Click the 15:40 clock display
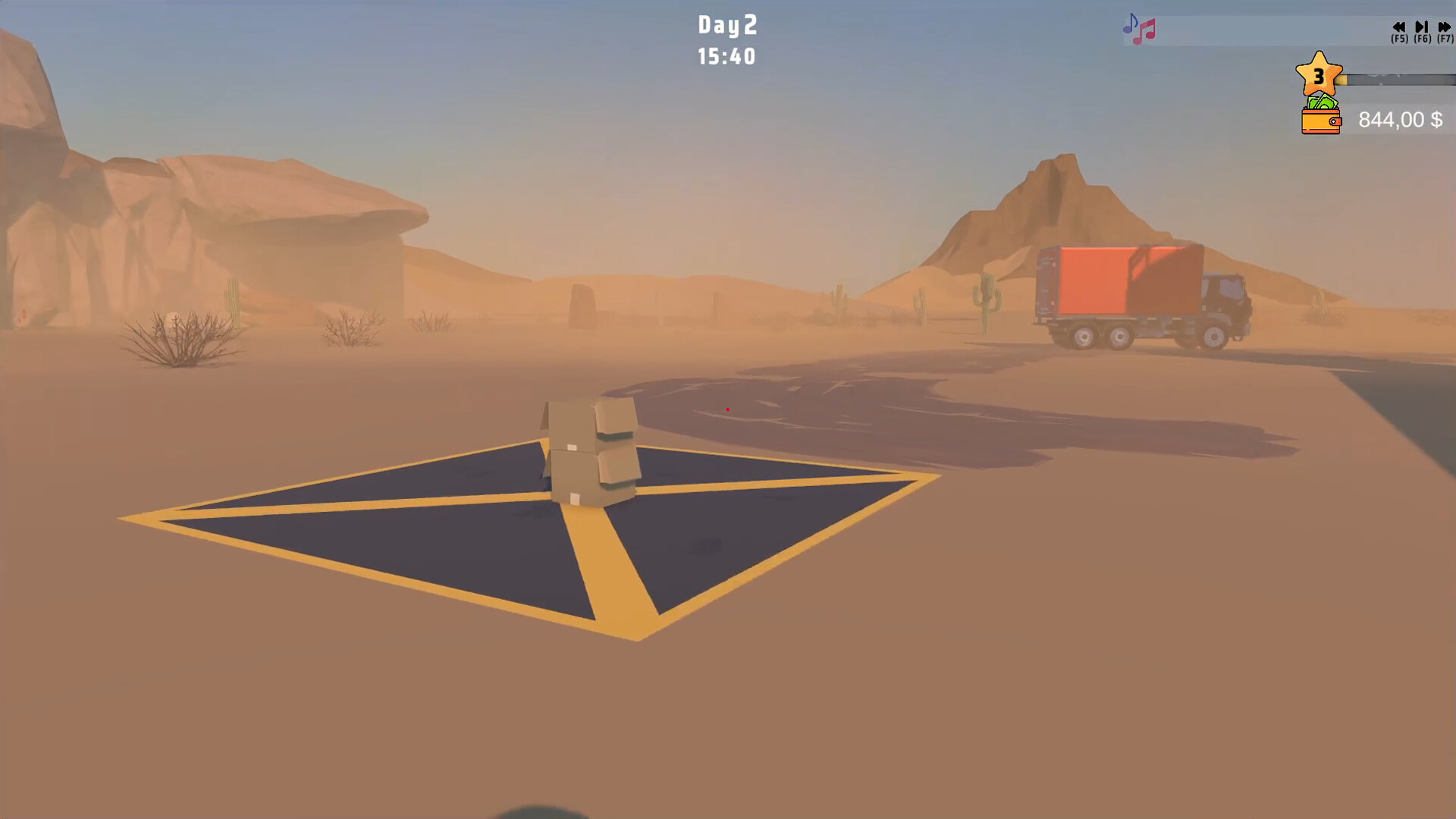Viewport: 1456px width, 819px height. [726, 56]
